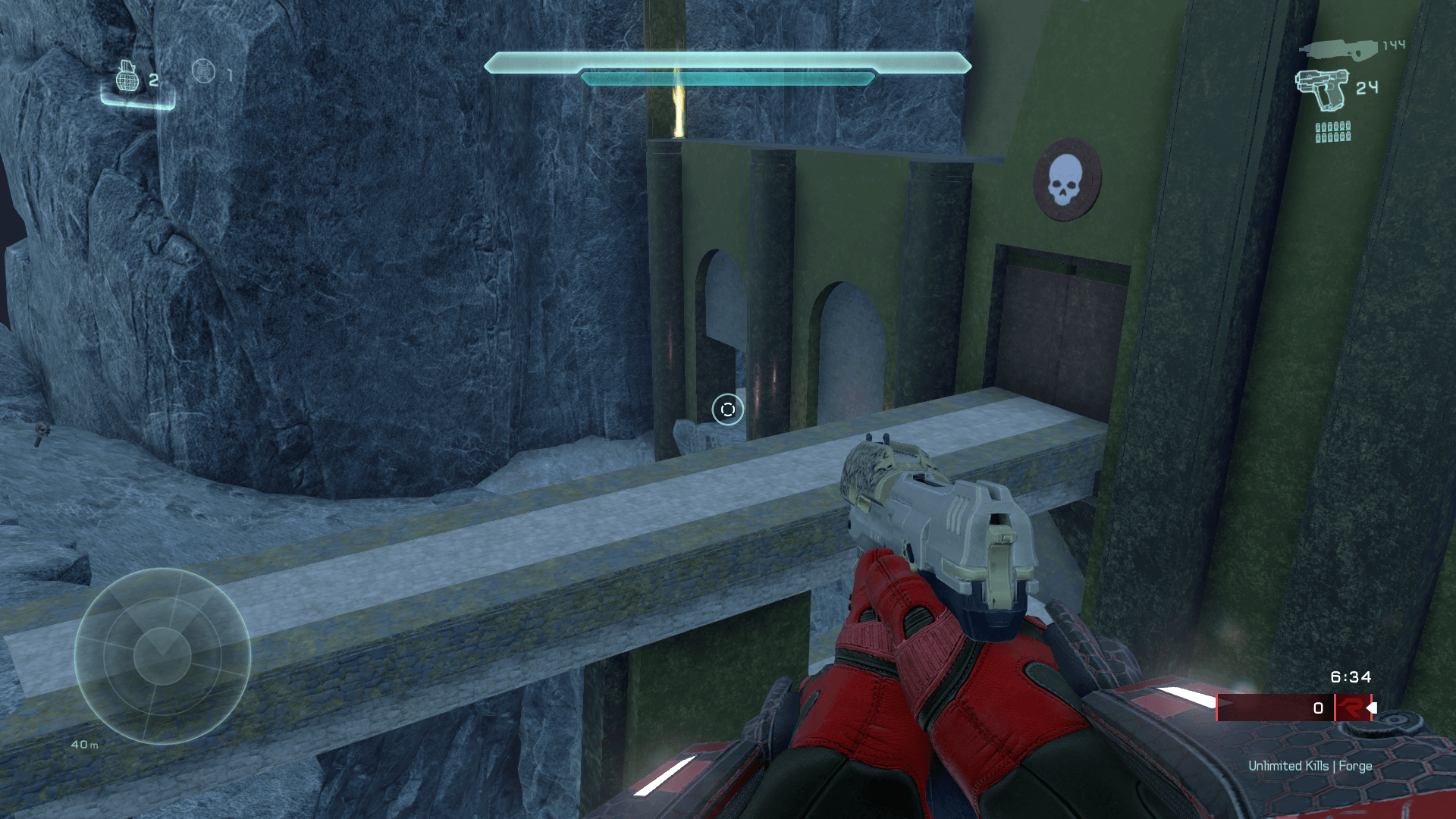1456x819 pixels.
Task: Select the equipped magnum pistol icon
Action: pos(1323,89)
